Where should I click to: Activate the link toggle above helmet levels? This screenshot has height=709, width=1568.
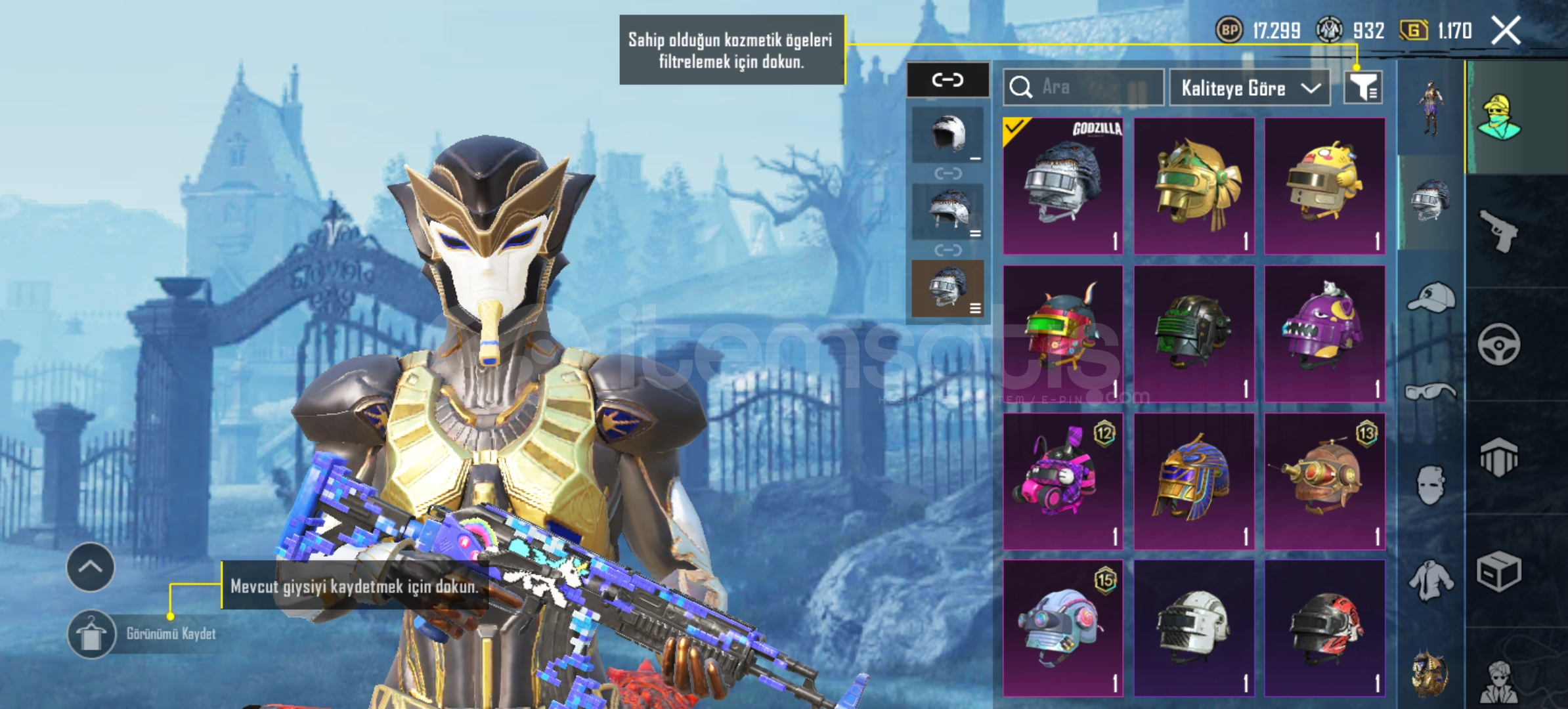[947, 80]
